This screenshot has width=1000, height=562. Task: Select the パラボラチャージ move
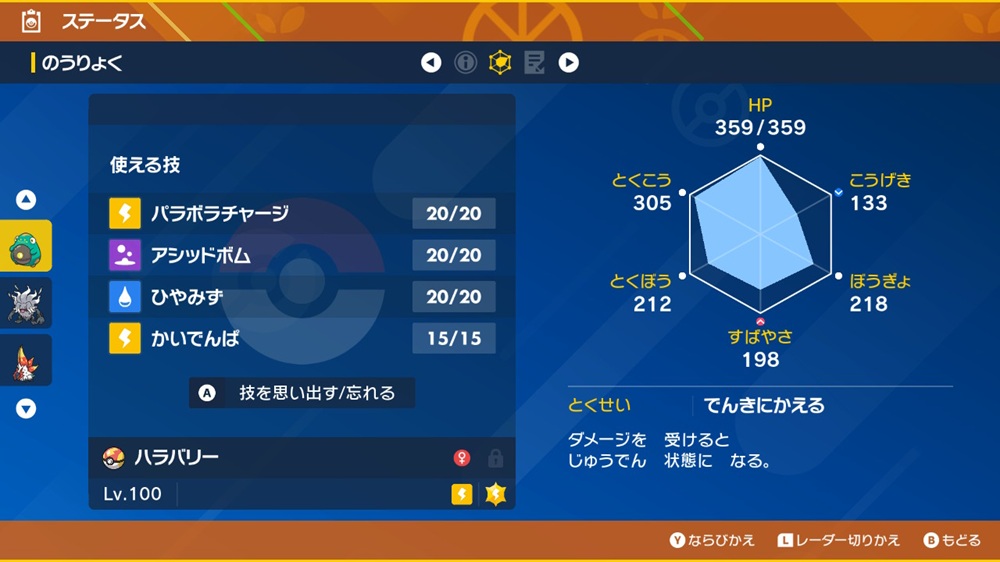coord(302,213)
